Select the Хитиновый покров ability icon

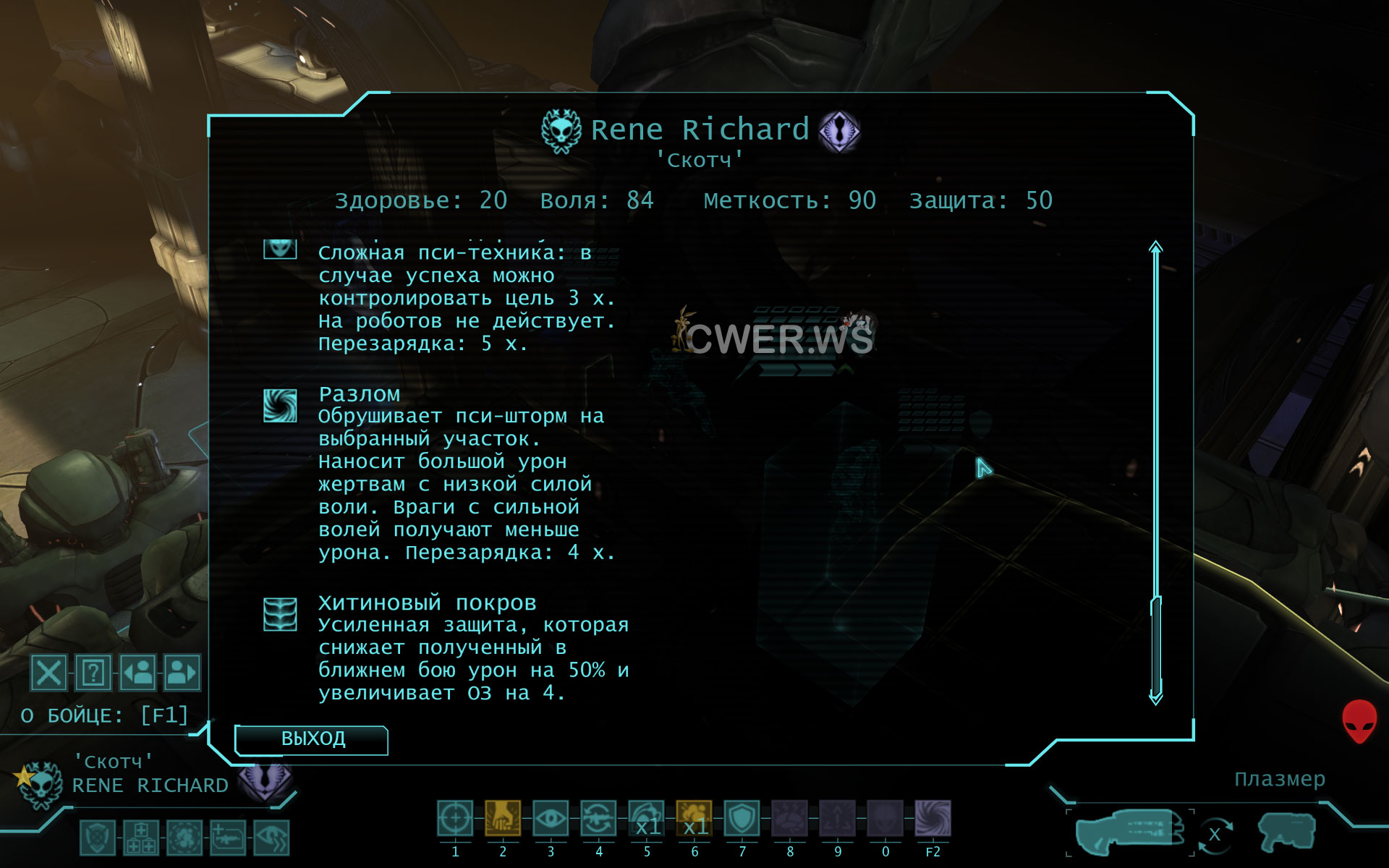280,615
